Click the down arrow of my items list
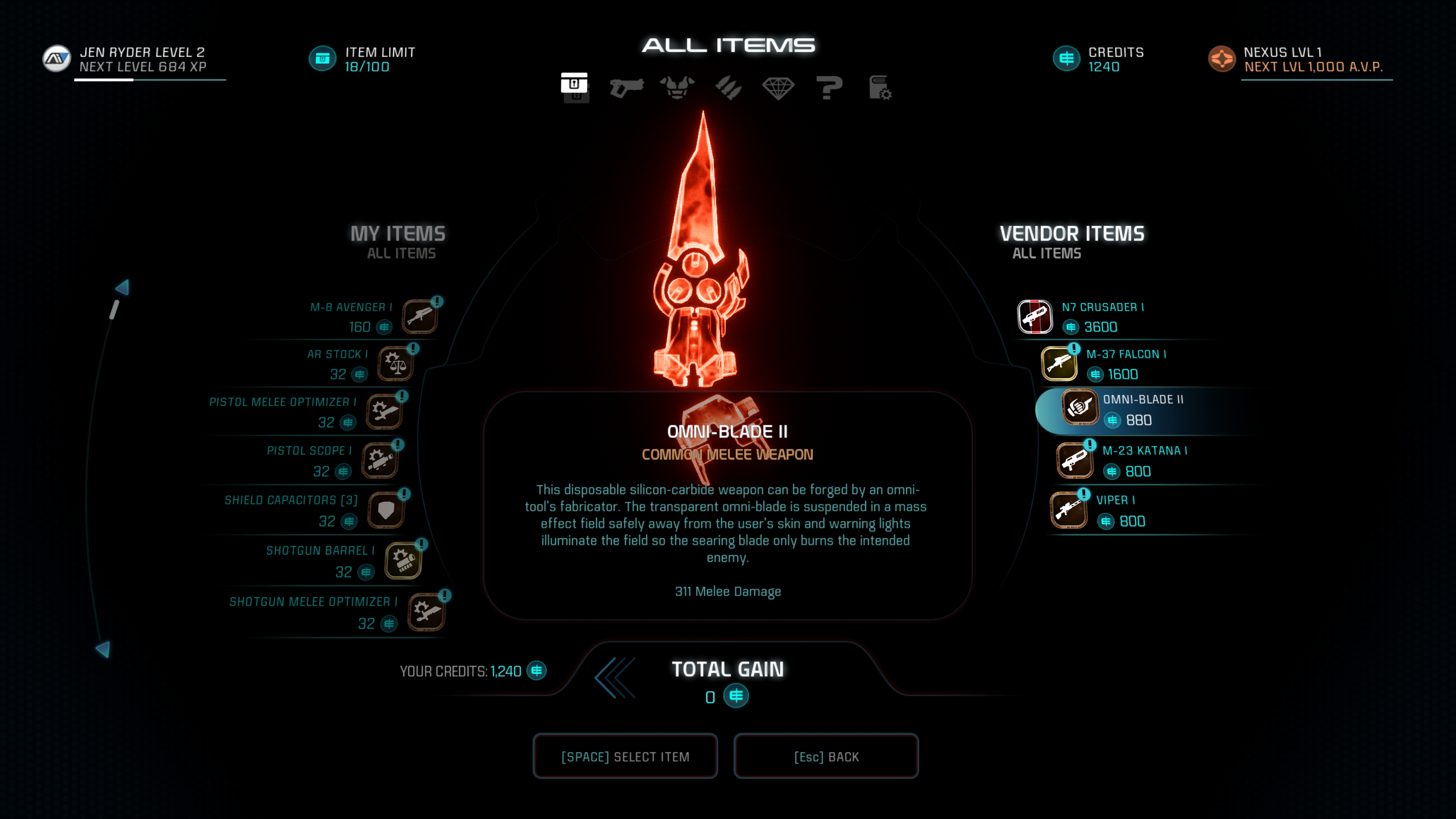The height and width of the screenshot is (819, 1456). click(x=104, y=649)
